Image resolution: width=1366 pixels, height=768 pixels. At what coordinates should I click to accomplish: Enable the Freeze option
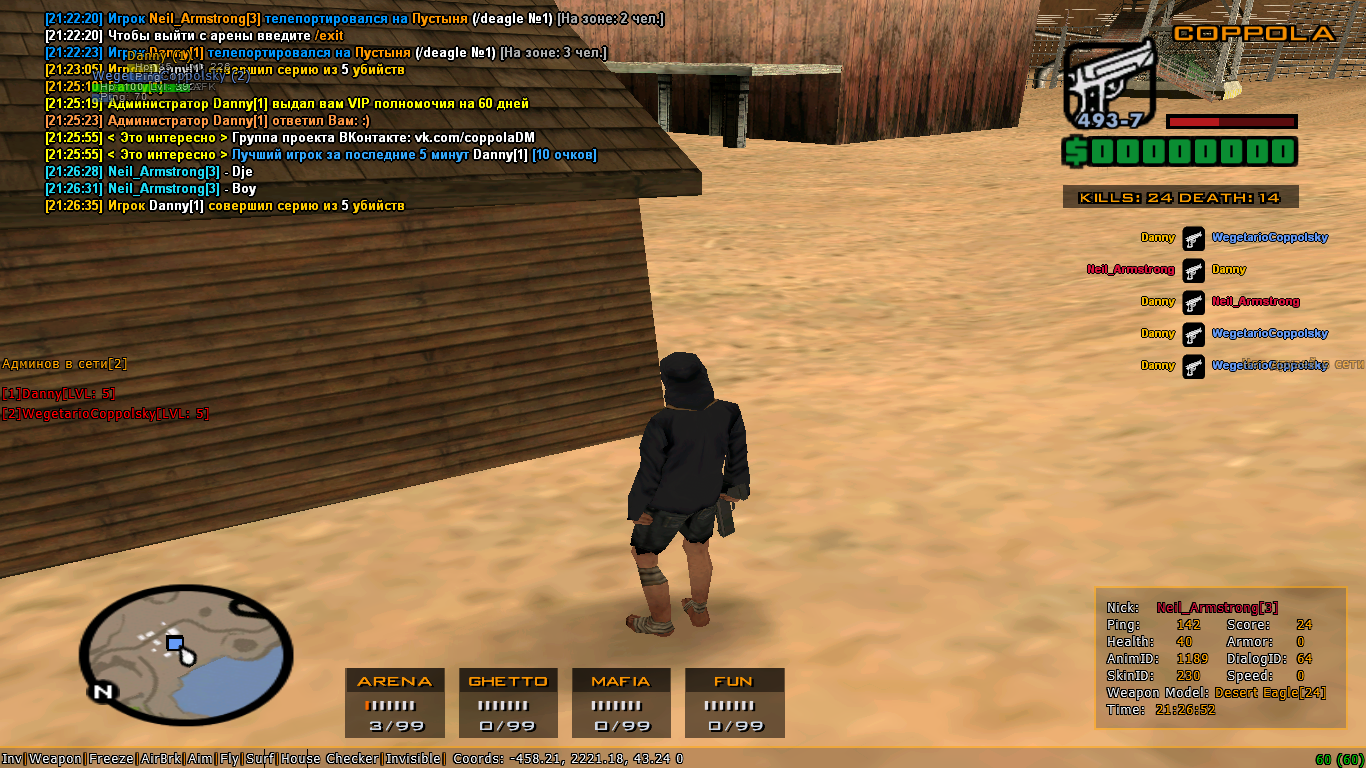click(x=111, y=759)
